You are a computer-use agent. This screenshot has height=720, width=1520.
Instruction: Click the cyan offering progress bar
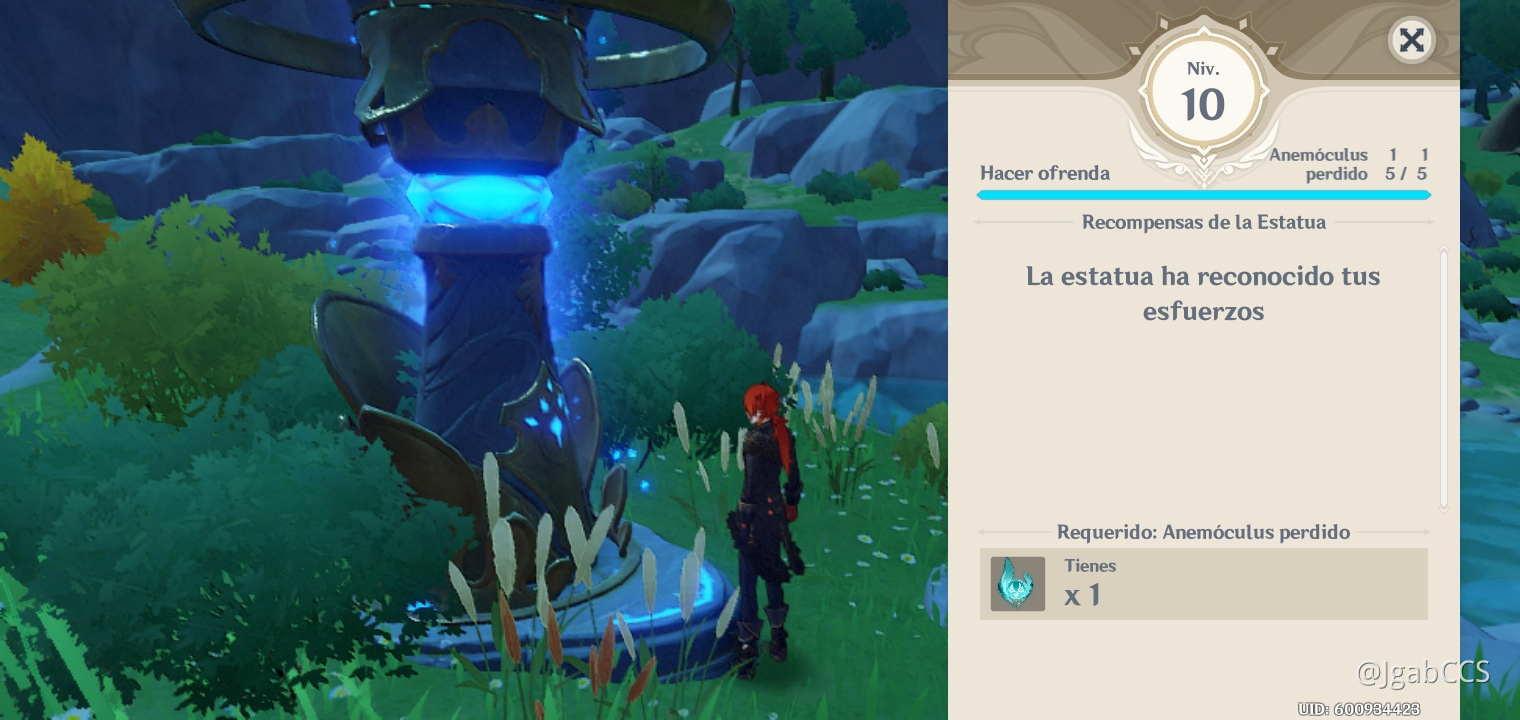1204,195
